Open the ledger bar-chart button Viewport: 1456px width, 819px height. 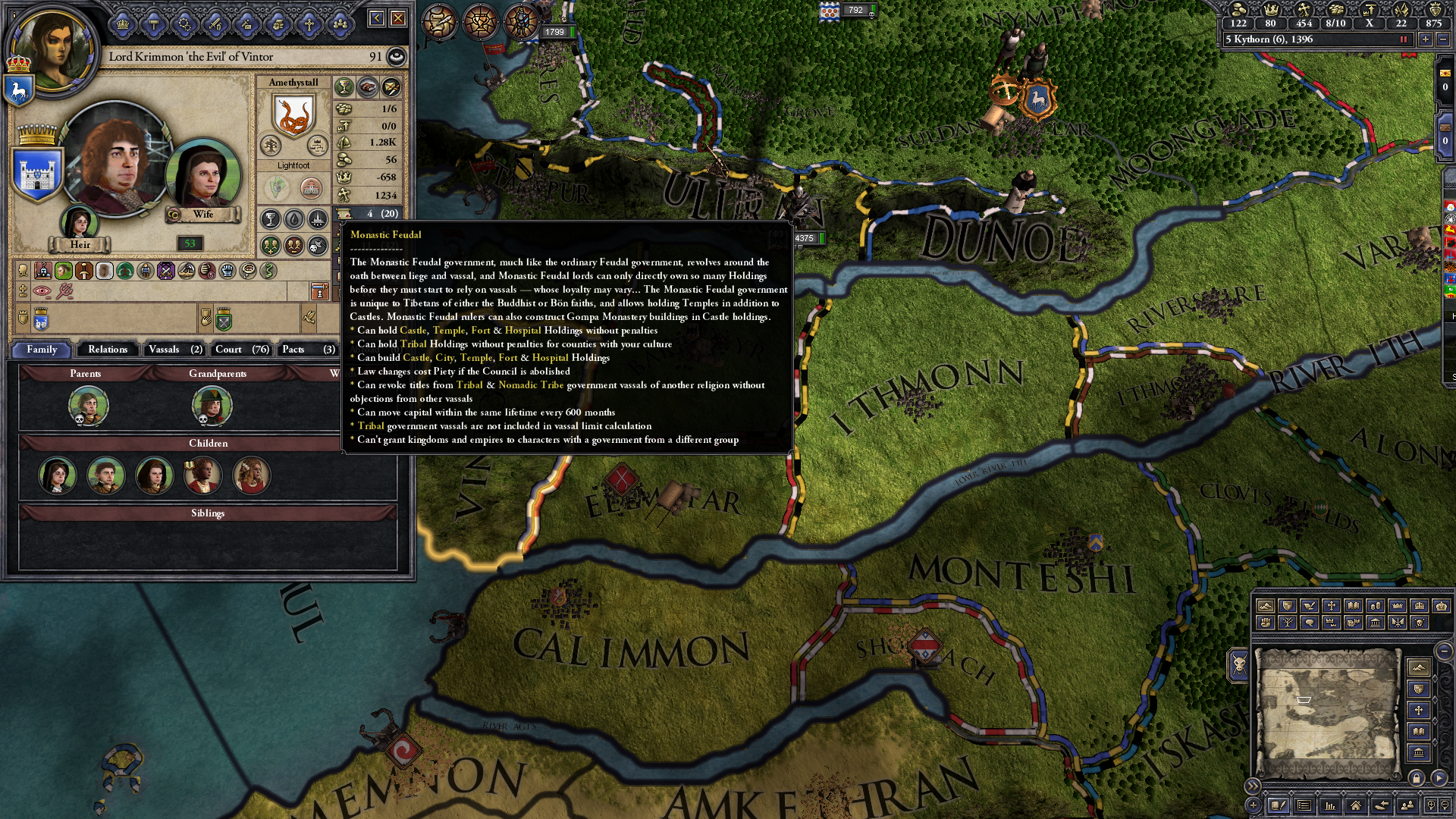[x=1329, y=805]
